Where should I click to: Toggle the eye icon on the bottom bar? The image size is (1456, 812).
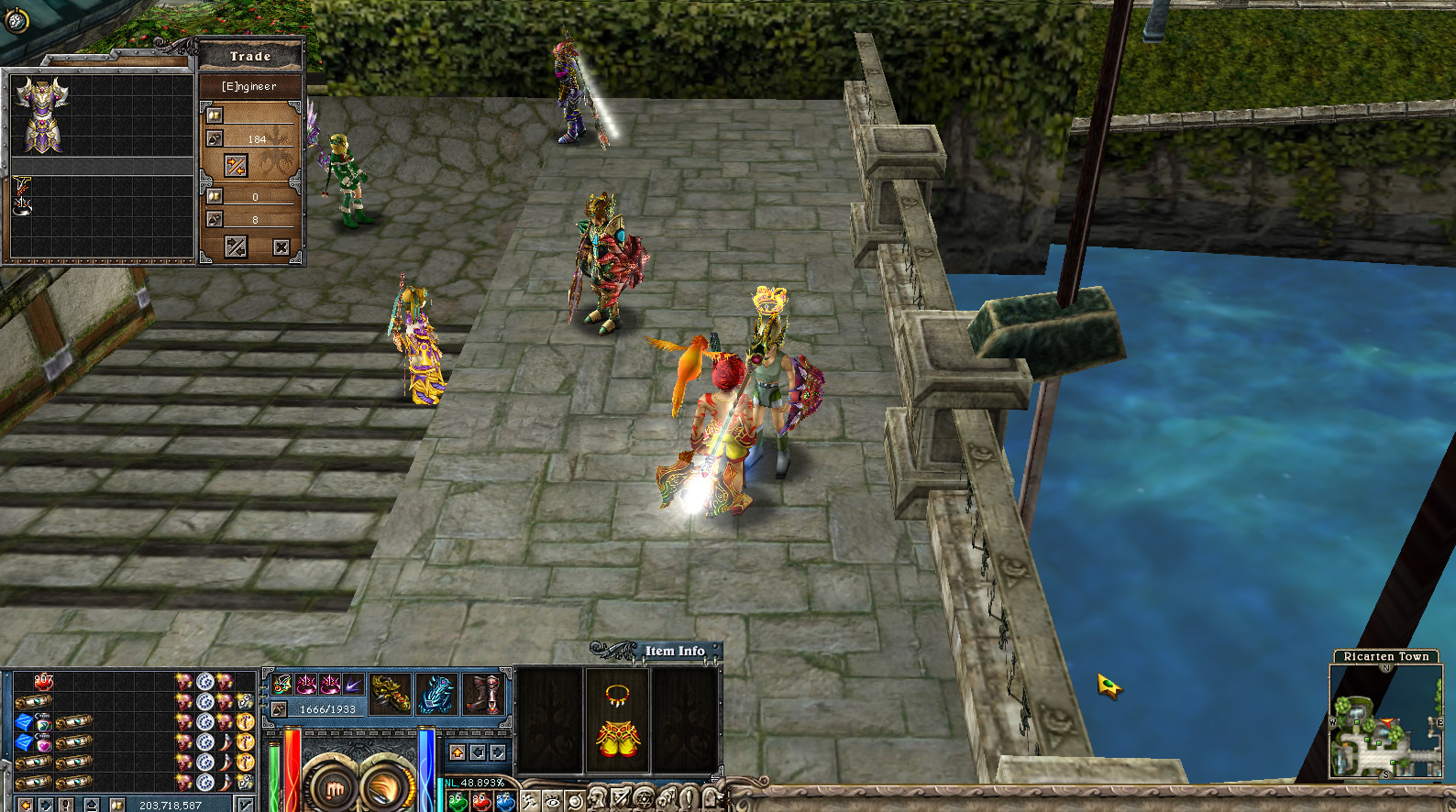(553, 801)
